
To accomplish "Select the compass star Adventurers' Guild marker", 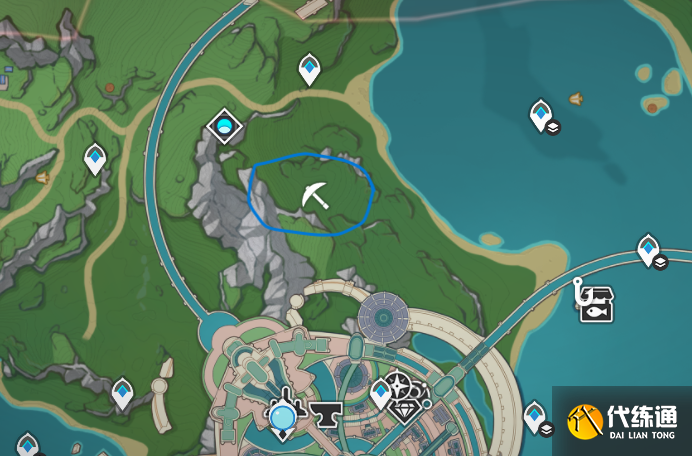I will tap(400, 385).
